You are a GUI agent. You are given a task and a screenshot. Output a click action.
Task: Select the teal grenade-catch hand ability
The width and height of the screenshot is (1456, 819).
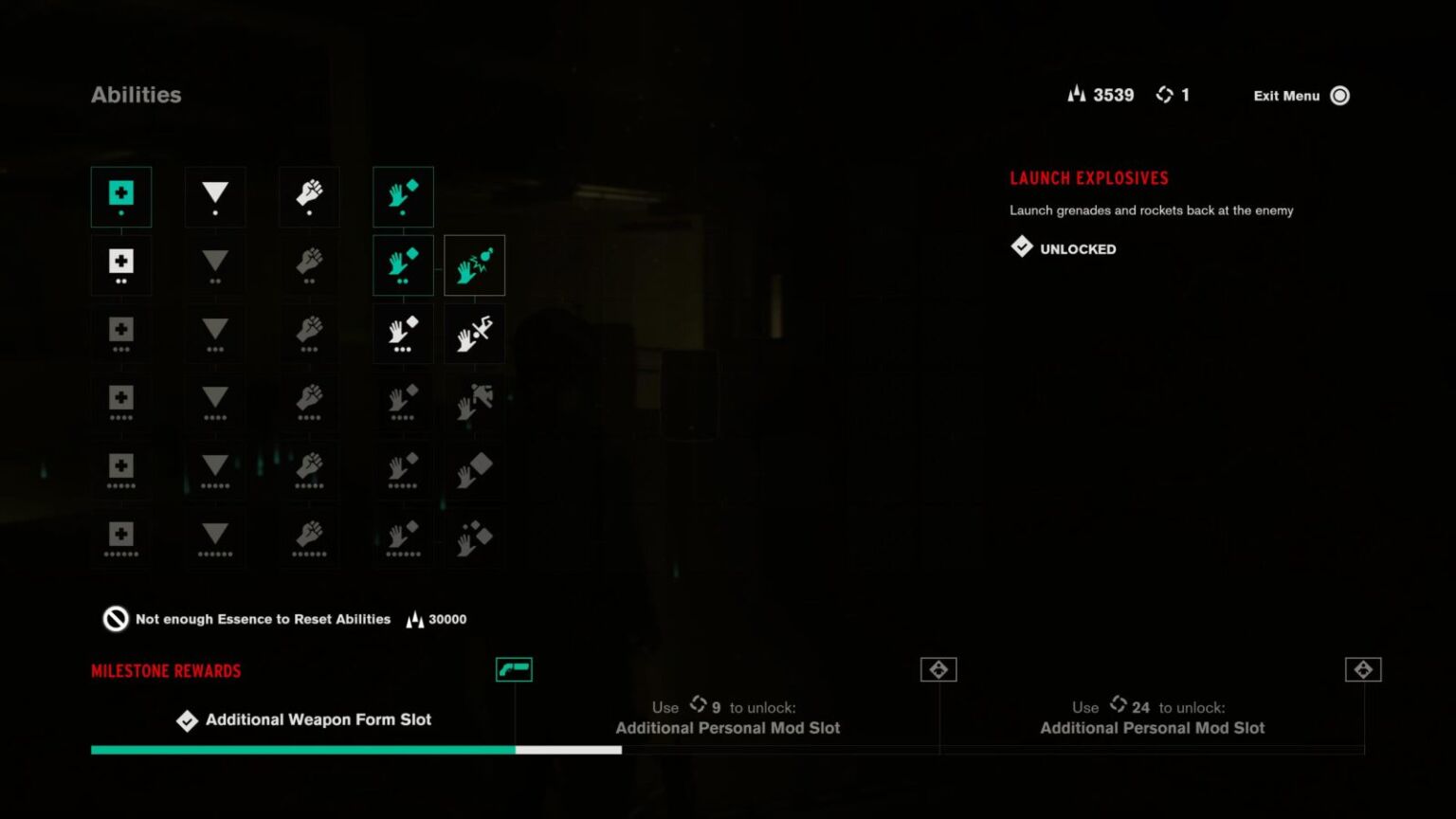(x=403, y=265)
